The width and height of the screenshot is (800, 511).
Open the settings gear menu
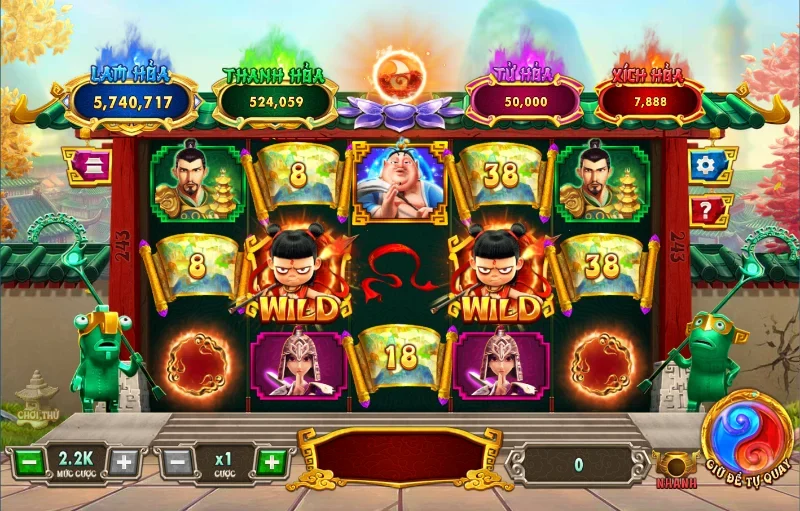708,166
